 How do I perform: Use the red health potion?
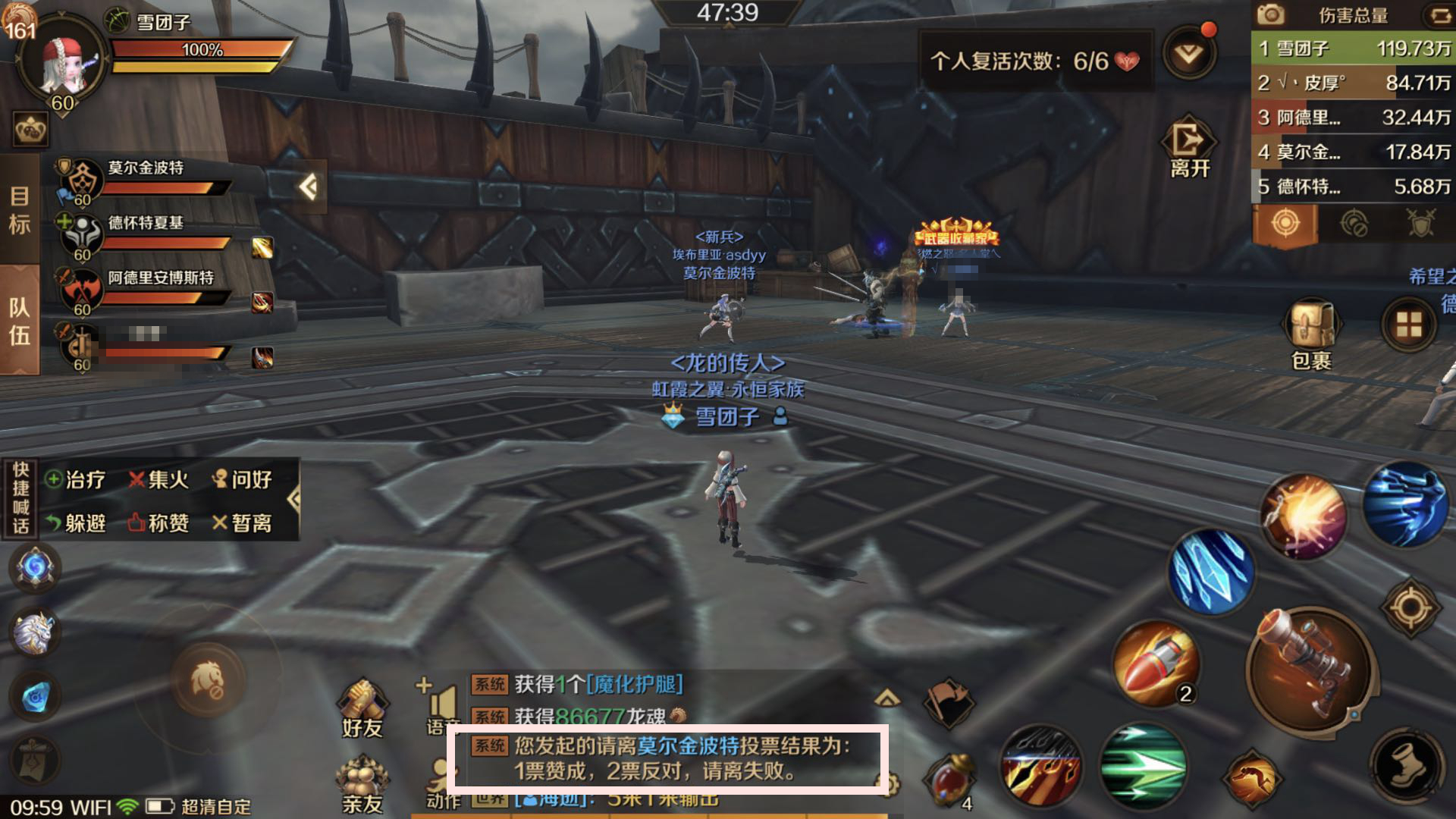coord(949,780)
